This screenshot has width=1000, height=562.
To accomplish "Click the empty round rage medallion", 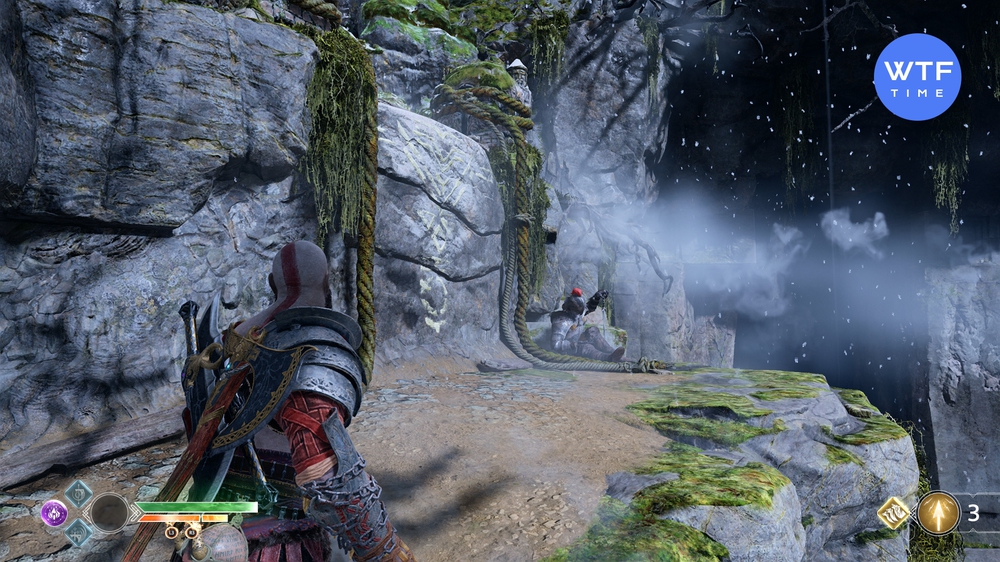I will tap(109, 513).
